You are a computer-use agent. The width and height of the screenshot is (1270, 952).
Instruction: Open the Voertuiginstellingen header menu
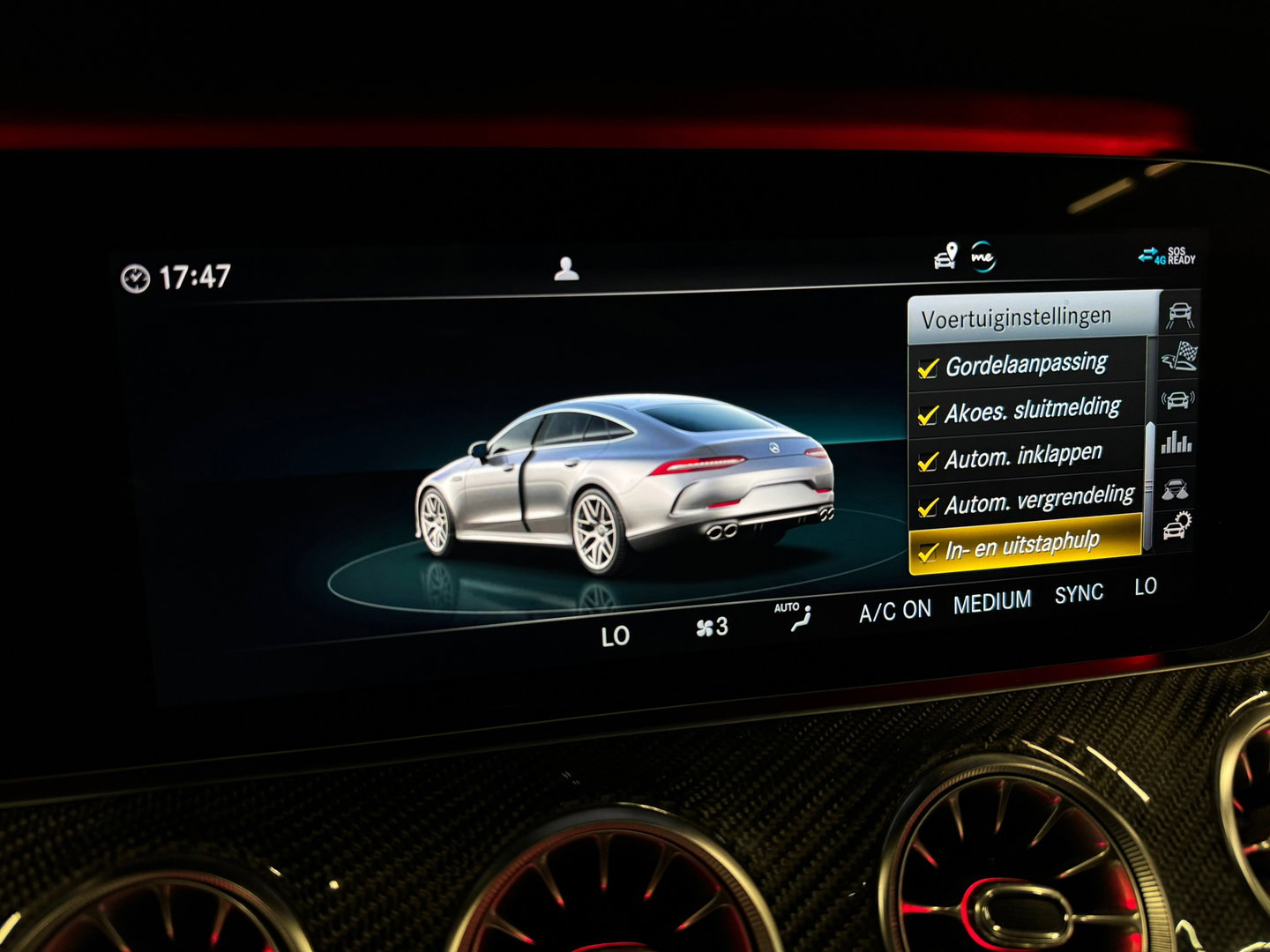pyautogui.click(x=1014, y=317)
